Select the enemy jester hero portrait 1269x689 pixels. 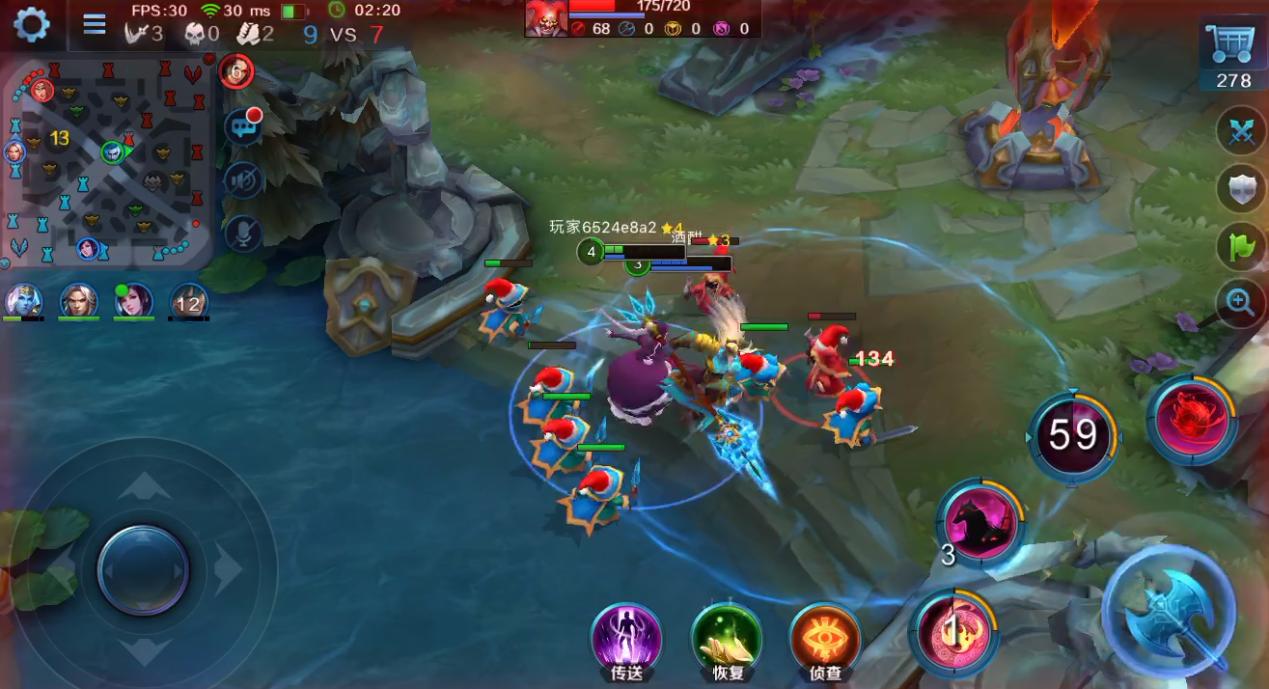[x=546, y=19]
